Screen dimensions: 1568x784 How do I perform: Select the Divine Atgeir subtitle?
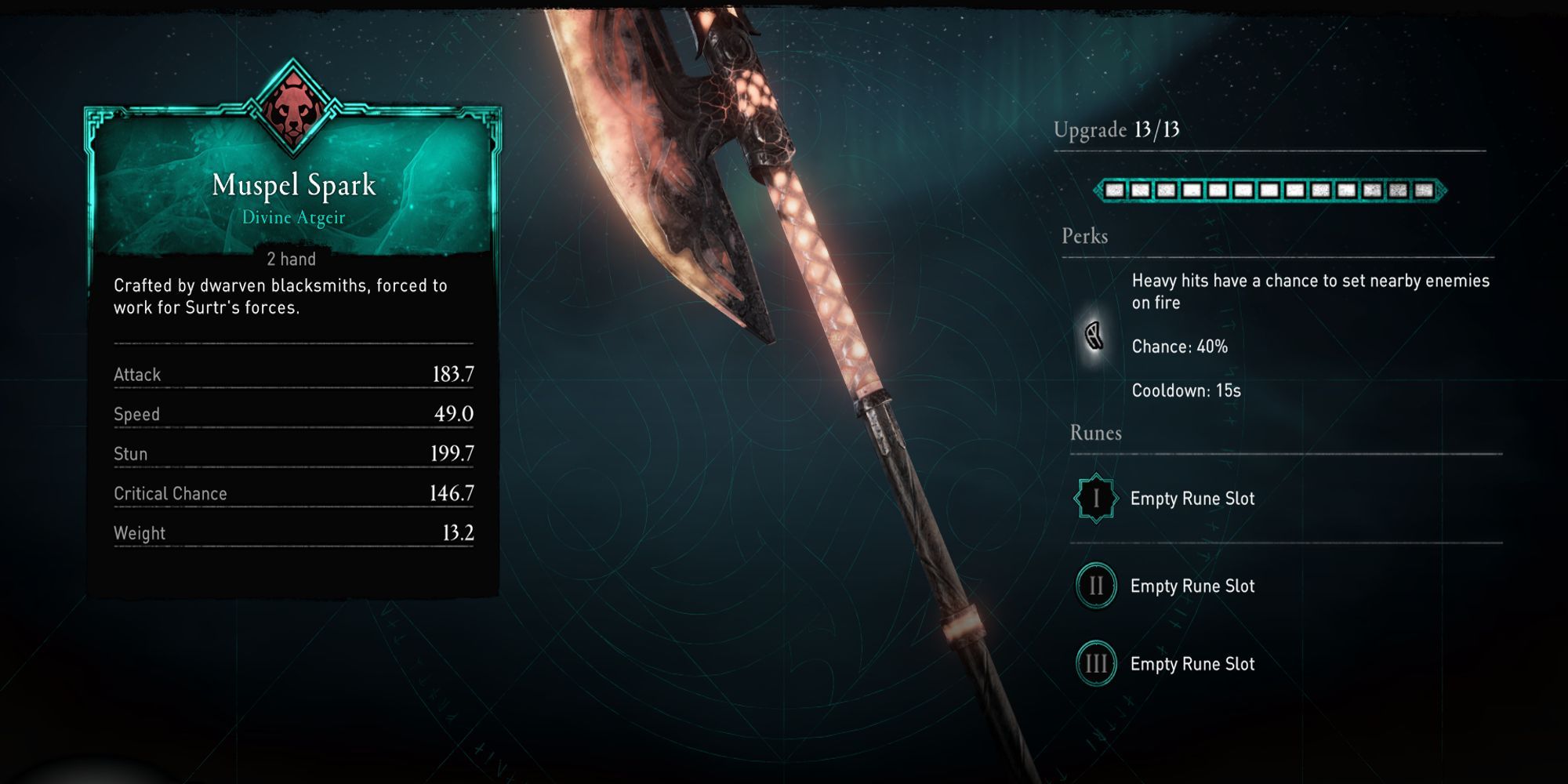coord(294,218)
